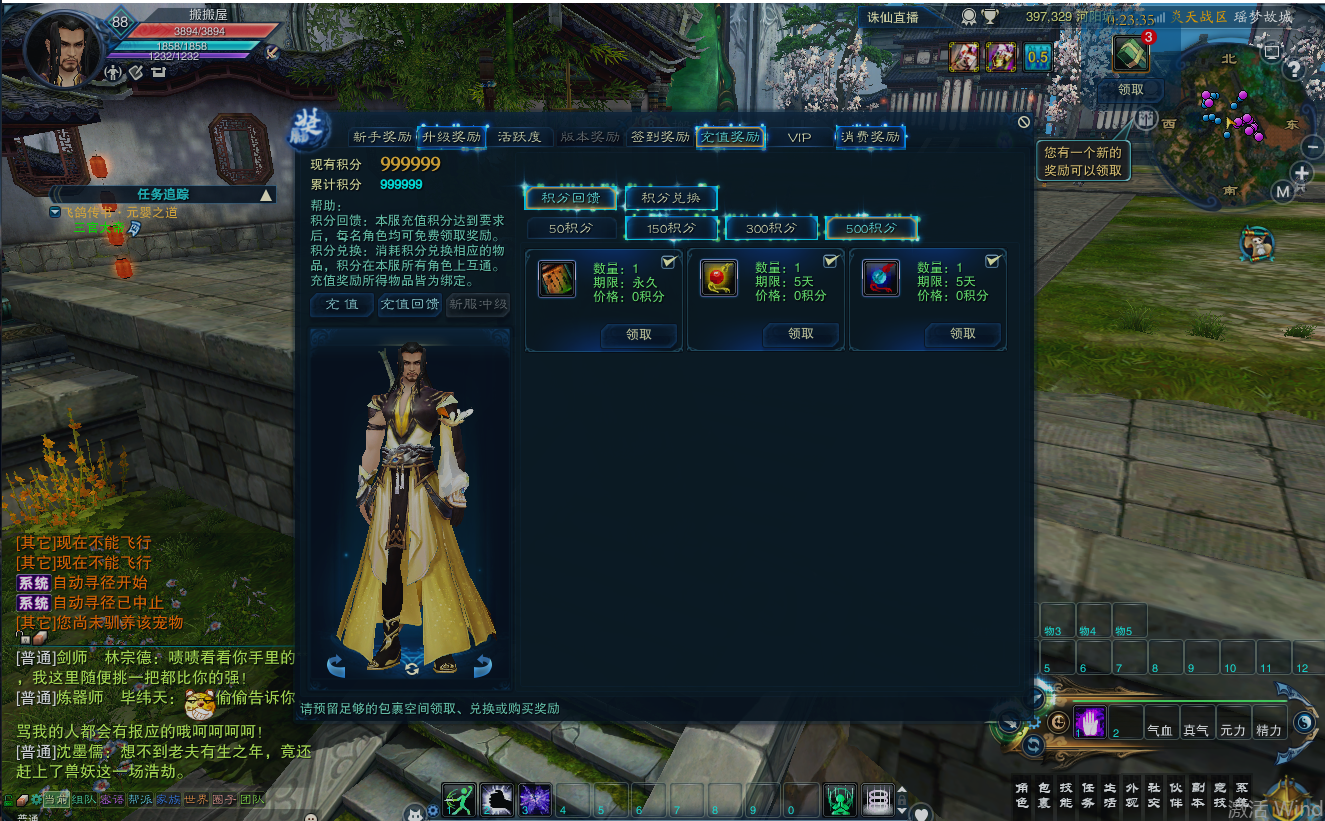Viewport: 1325px width, 821px height.
Task: Click the 充值 recharge button
Action: [x=341, y=305]
